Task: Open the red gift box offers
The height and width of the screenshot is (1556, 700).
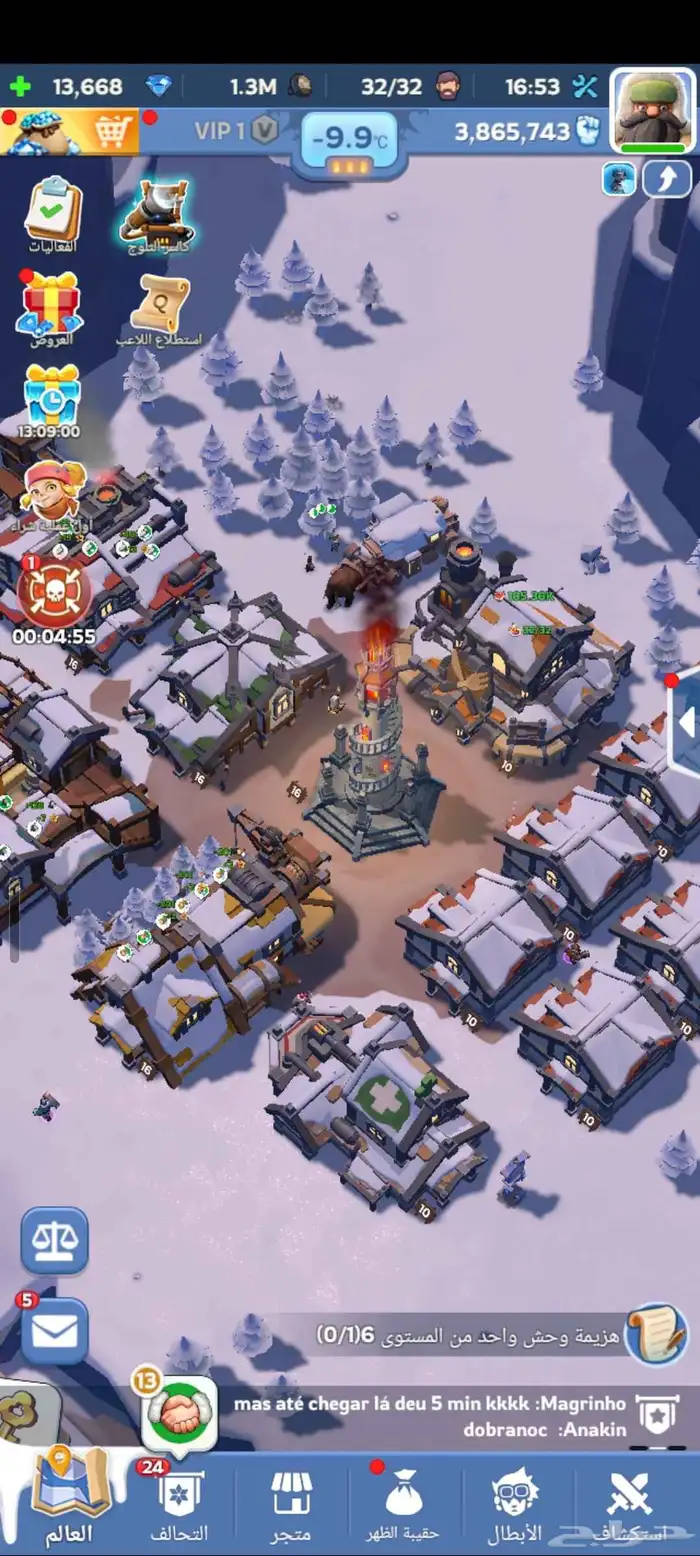Action: click(50, 304)
